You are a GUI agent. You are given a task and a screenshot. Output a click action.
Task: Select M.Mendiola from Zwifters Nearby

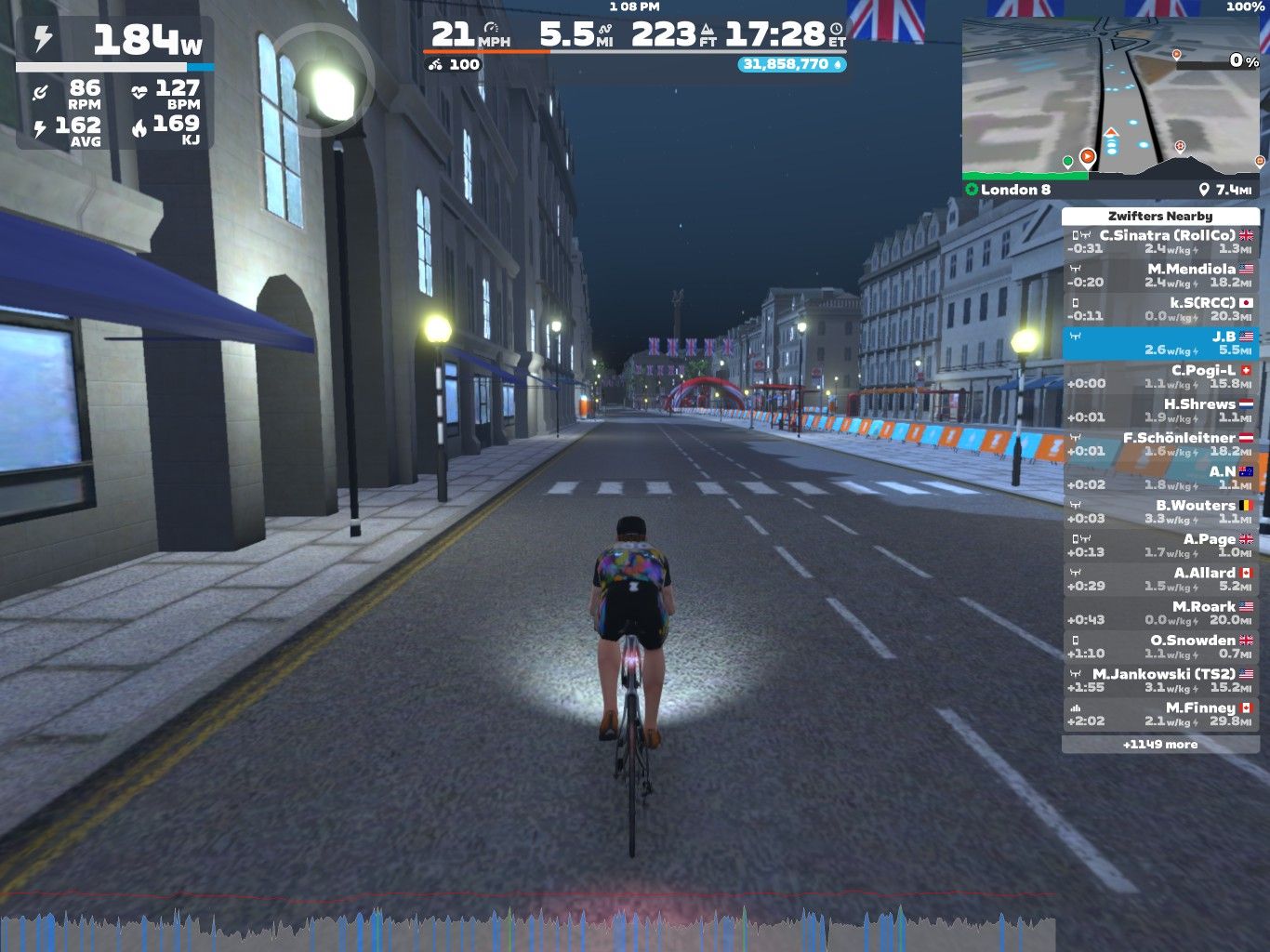pos(1160,275)
